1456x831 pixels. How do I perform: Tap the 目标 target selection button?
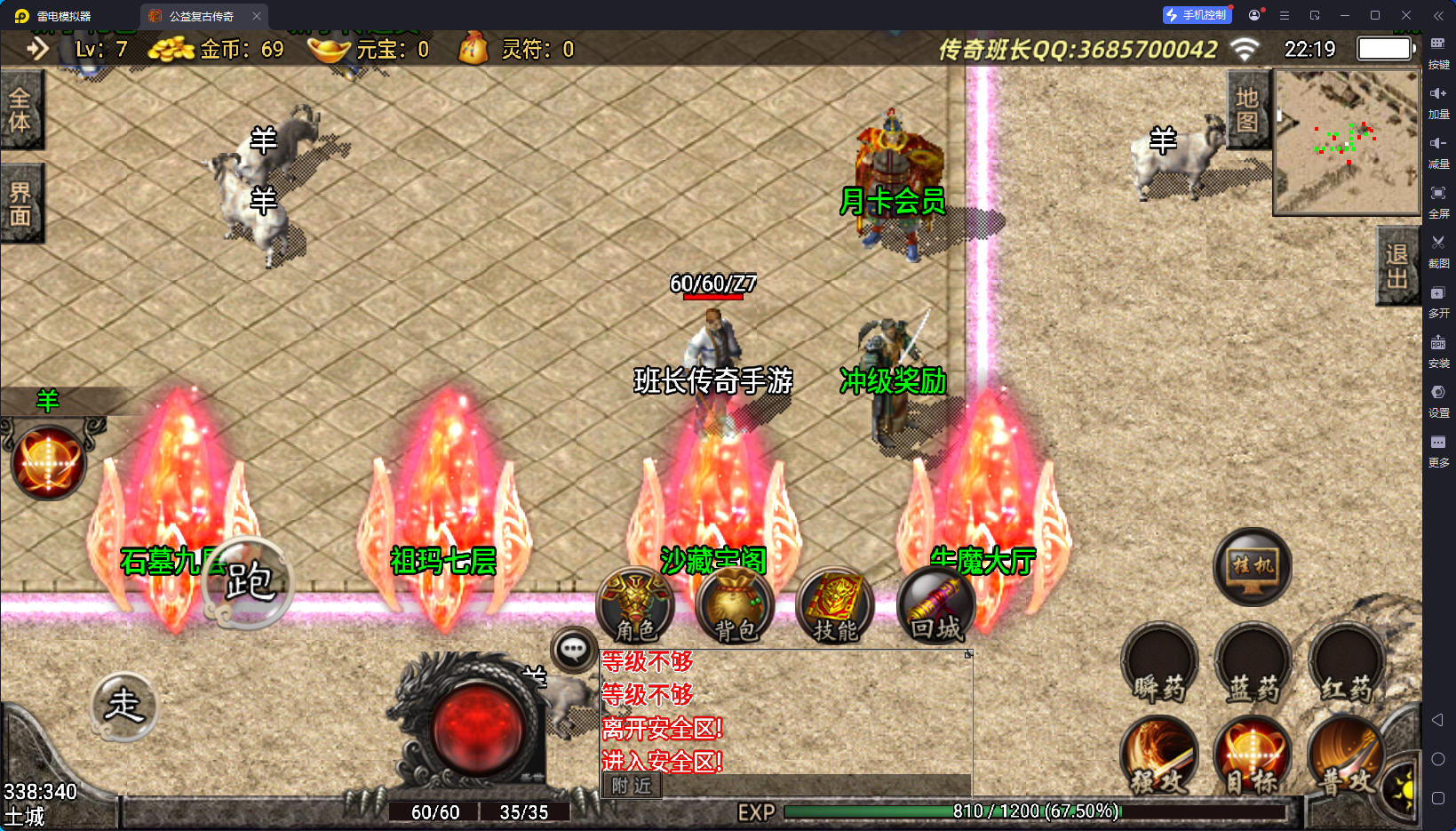[1253, 757]
